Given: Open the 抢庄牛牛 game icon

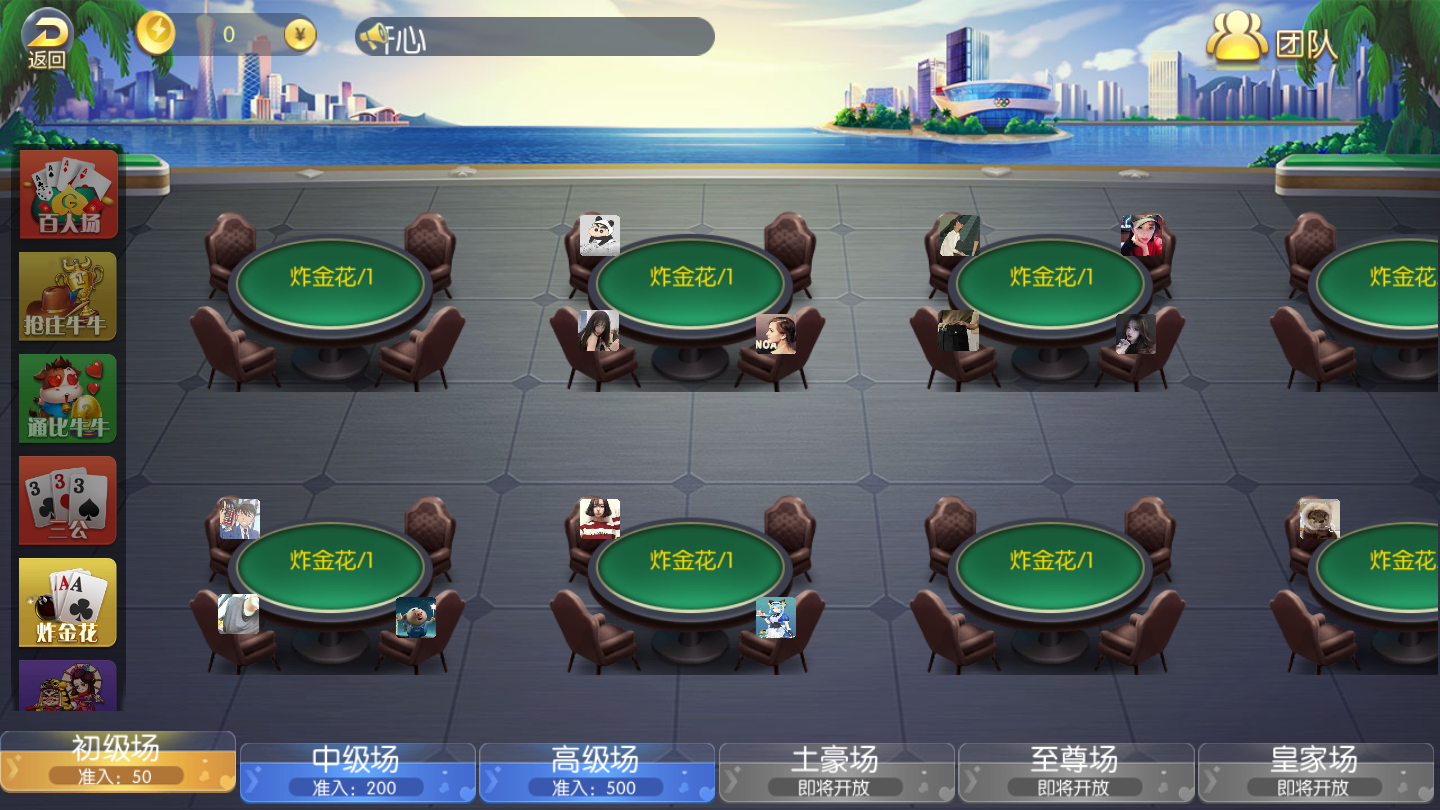Looking at the screenshot, I should pyautogui.click(x=67, y=295).
